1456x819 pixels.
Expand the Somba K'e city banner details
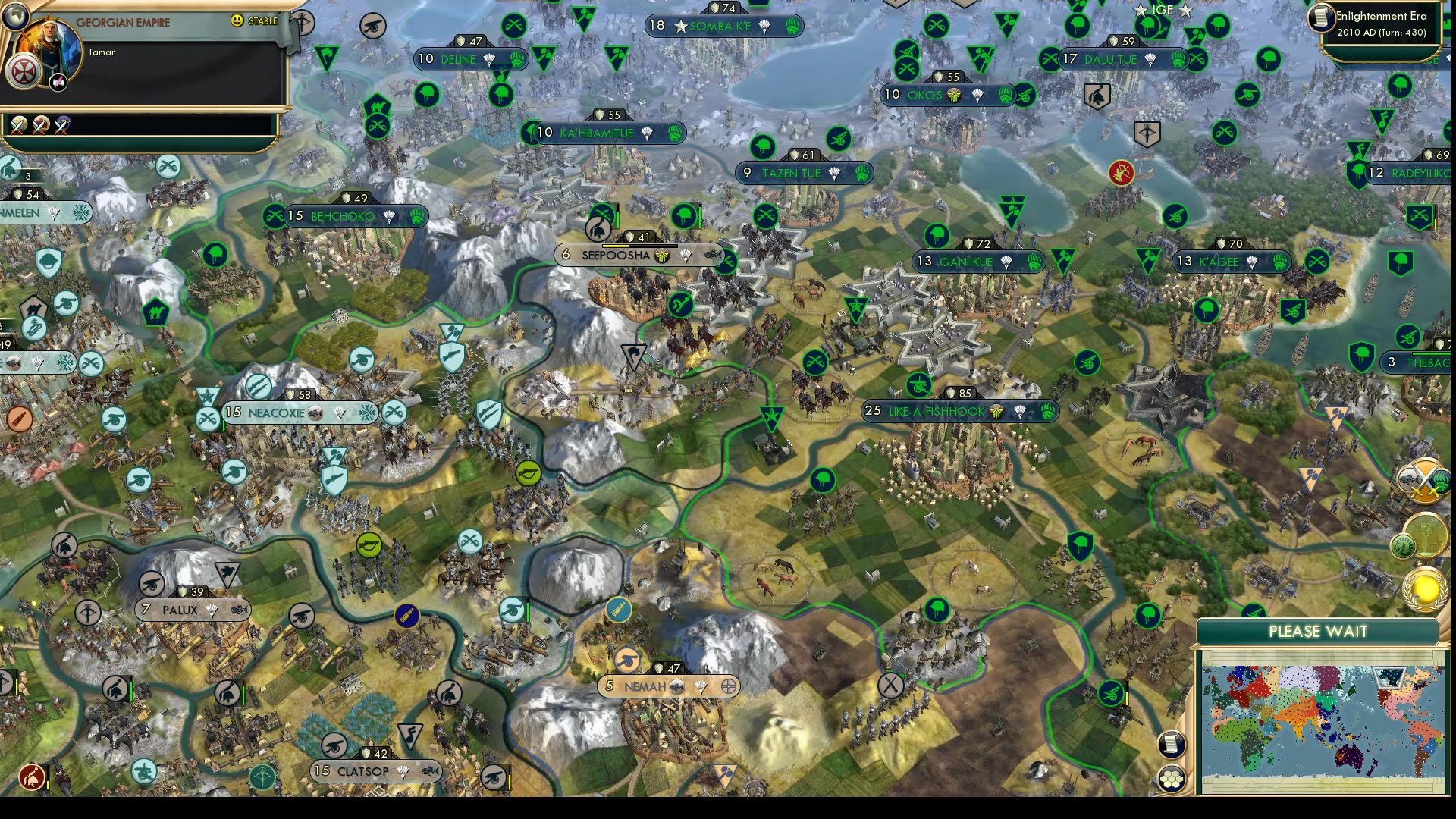pyautogui.click(x=720, y=25)
